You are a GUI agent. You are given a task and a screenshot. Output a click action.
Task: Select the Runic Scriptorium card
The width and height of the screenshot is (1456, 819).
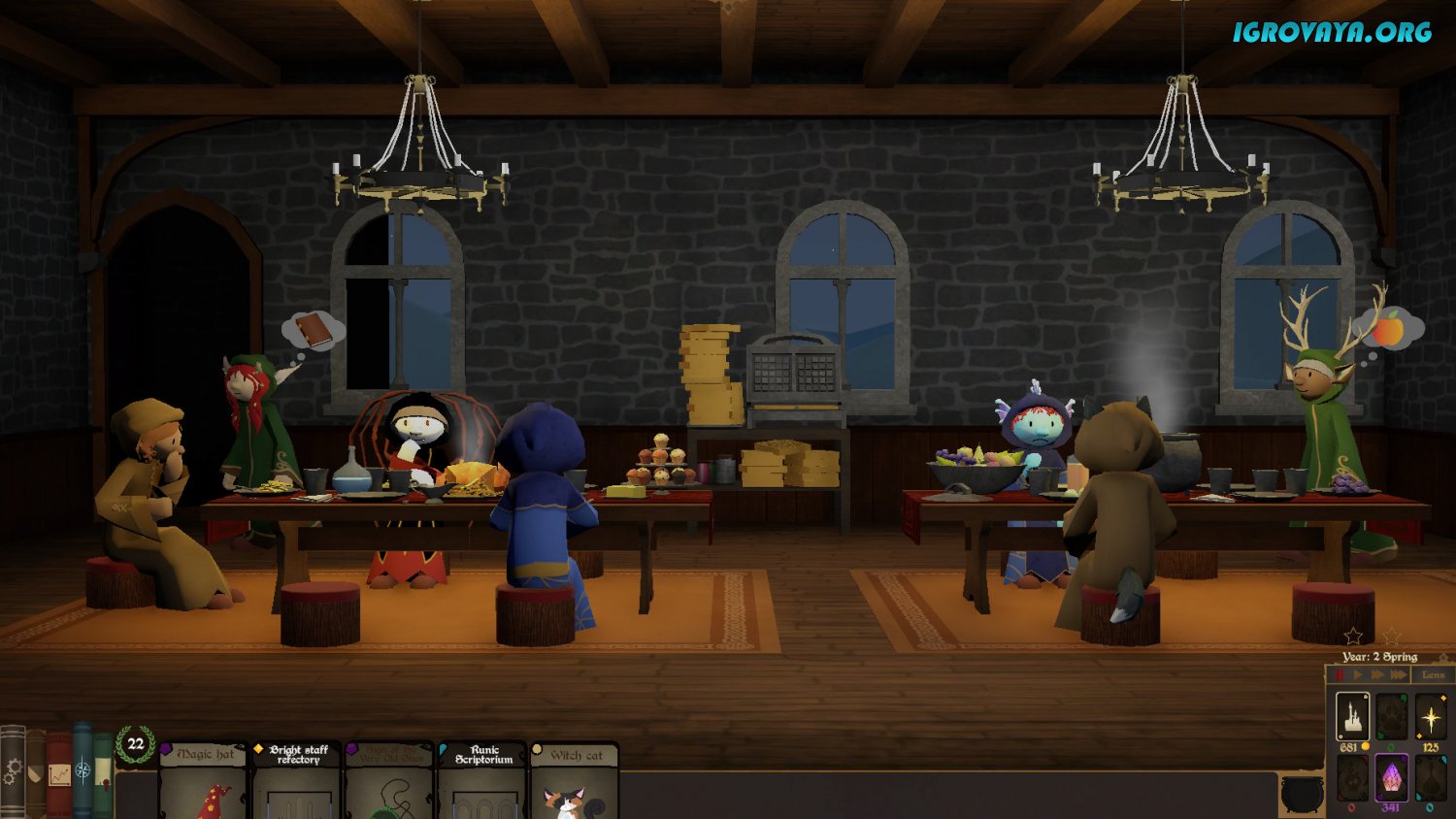482,781
